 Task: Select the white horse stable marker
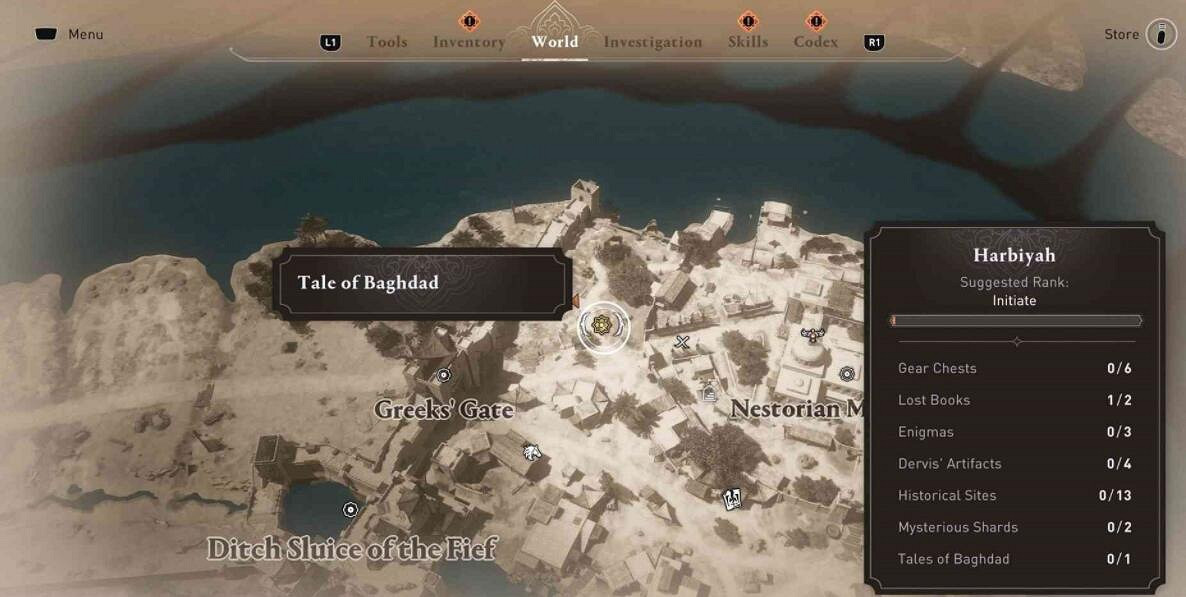click(x=532, y=451)
